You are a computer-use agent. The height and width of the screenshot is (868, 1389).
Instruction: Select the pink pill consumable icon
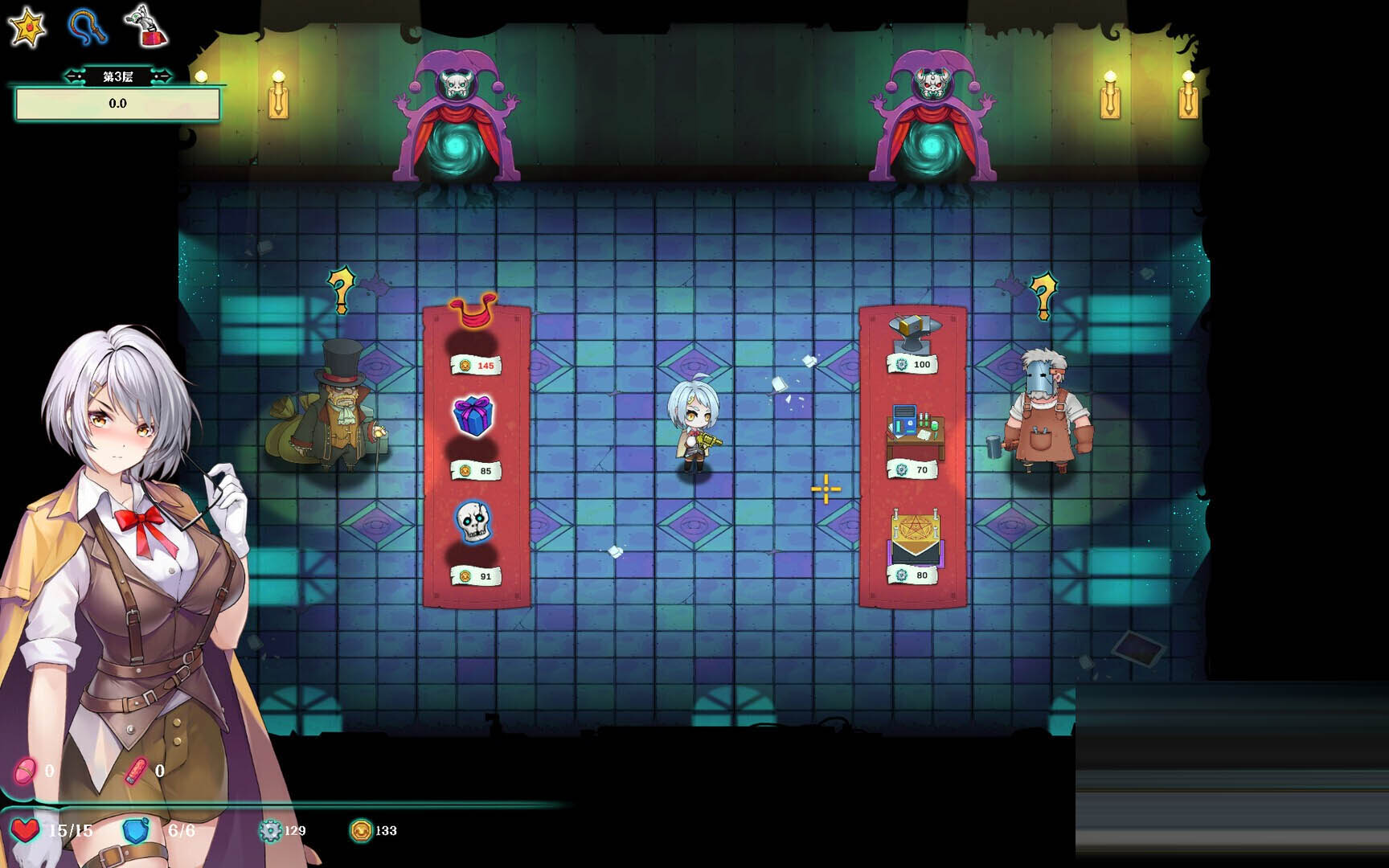click(x=25, y=771)
